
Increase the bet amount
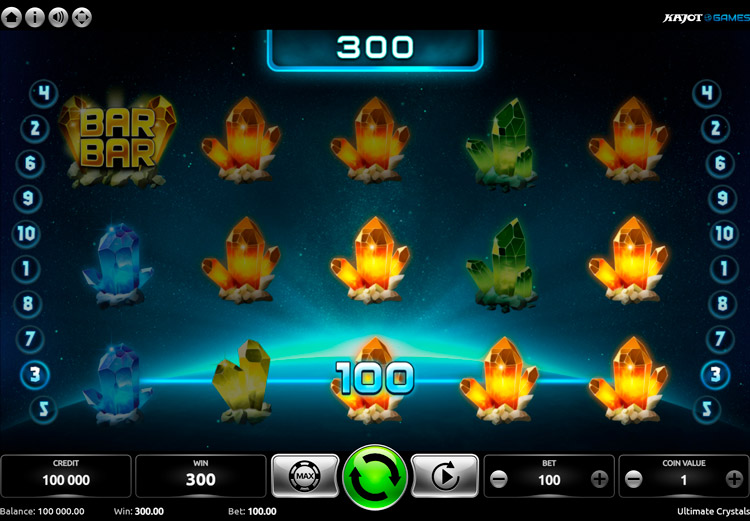599,479
